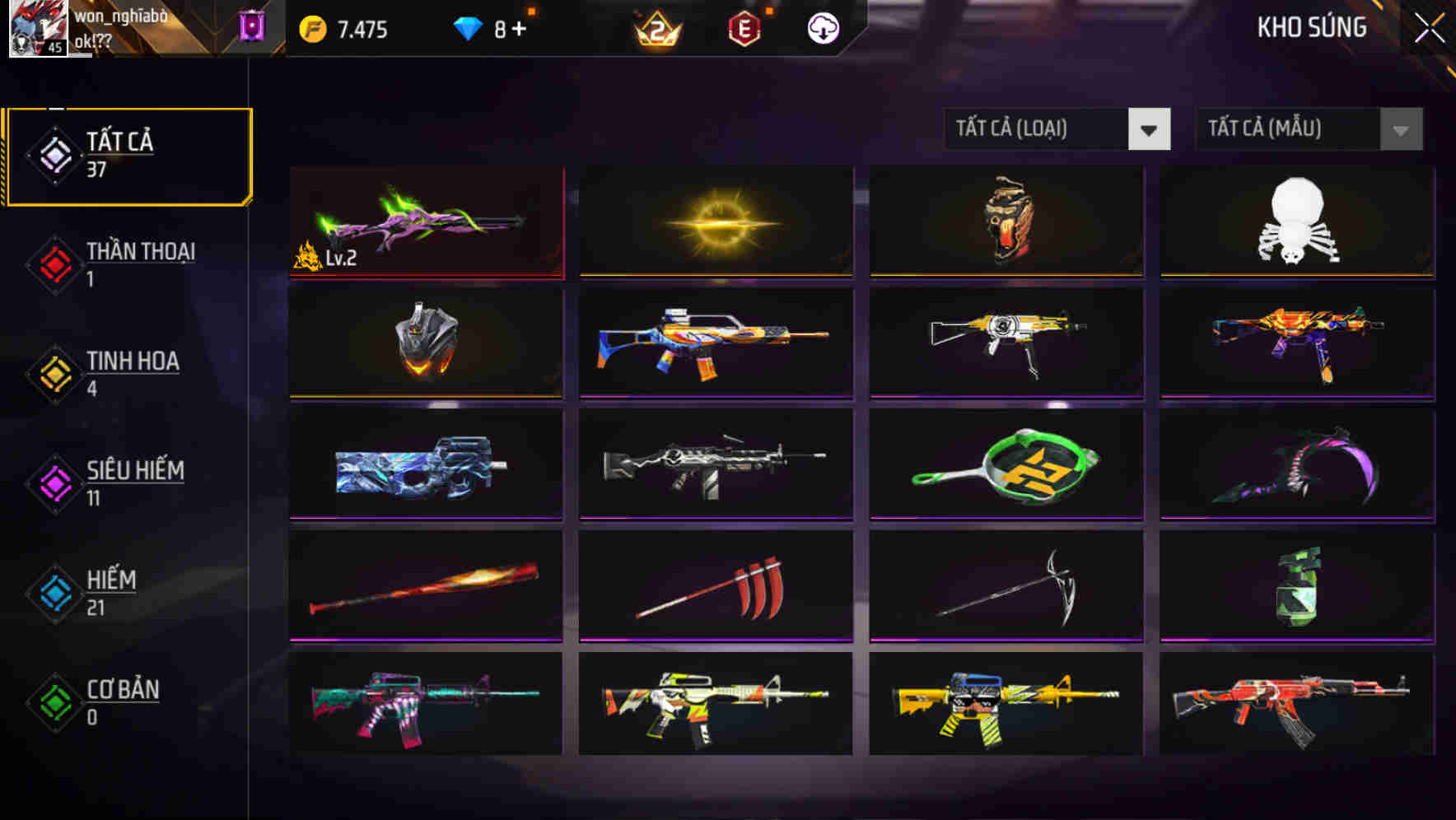Click the diamond balance icon
The image size is (1456, 820).
tap(468, 27)
